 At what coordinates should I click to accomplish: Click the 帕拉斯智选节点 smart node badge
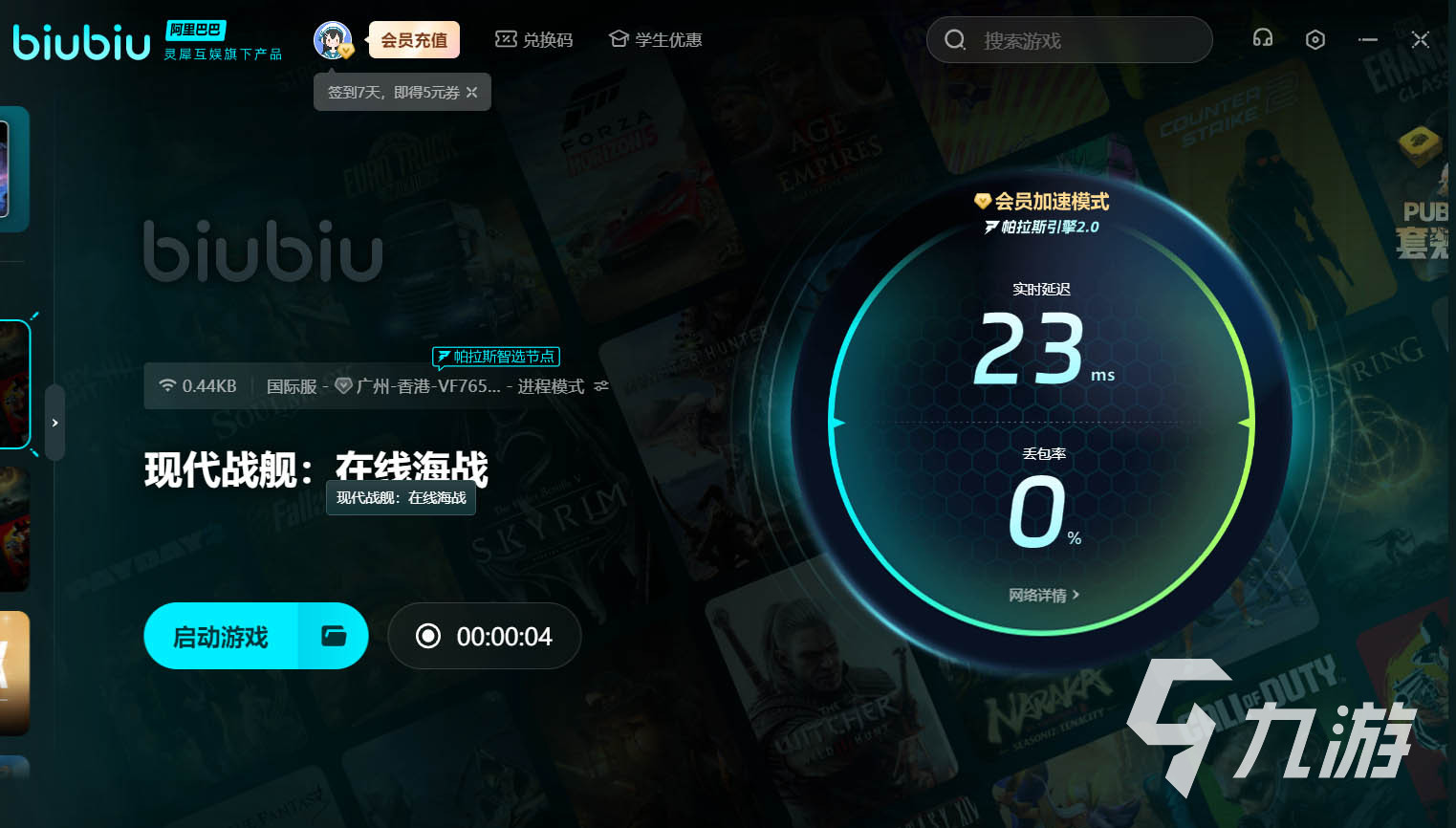pyautogui.click(x=495, y=356)
